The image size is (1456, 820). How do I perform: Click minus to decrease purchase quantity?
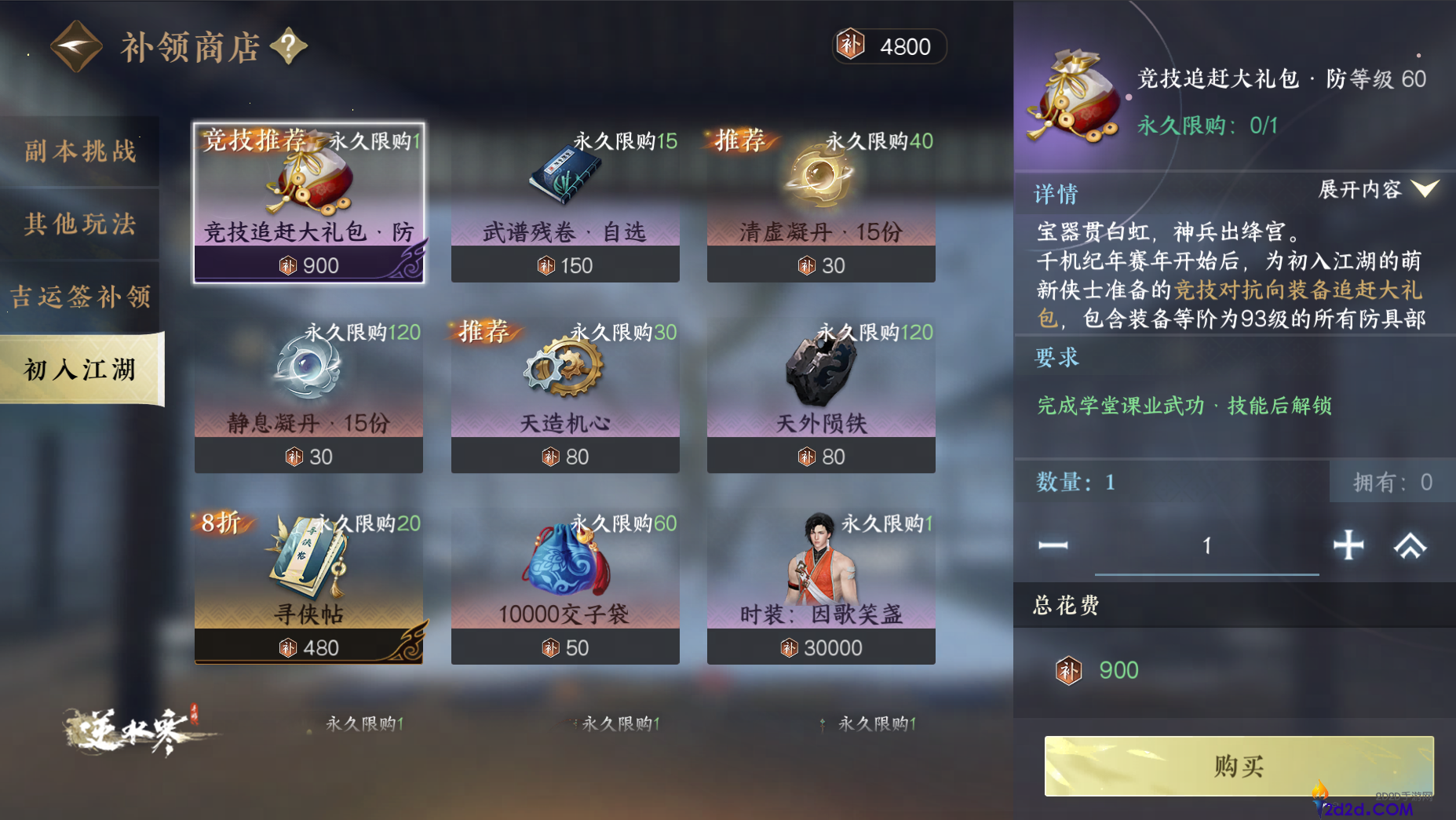point(1053,545)
